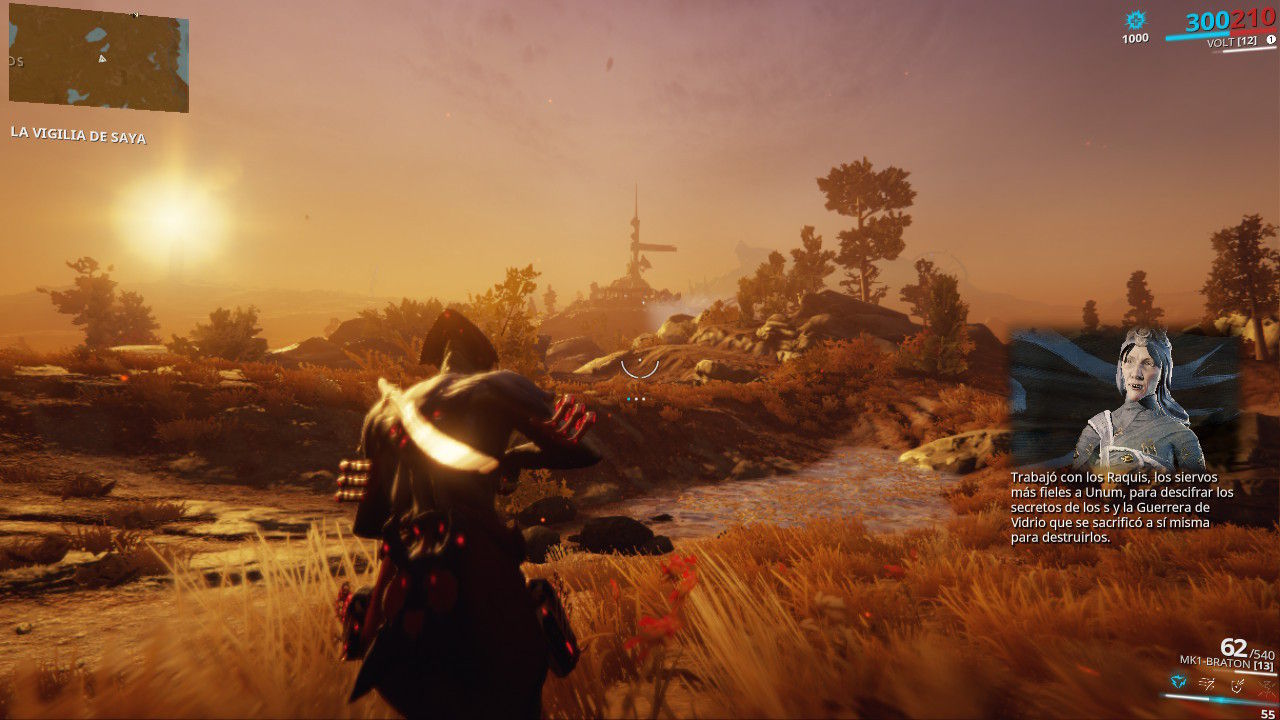
Task: Activate Volt's Electric Shield ability icon
Action: pos(1238,684)
